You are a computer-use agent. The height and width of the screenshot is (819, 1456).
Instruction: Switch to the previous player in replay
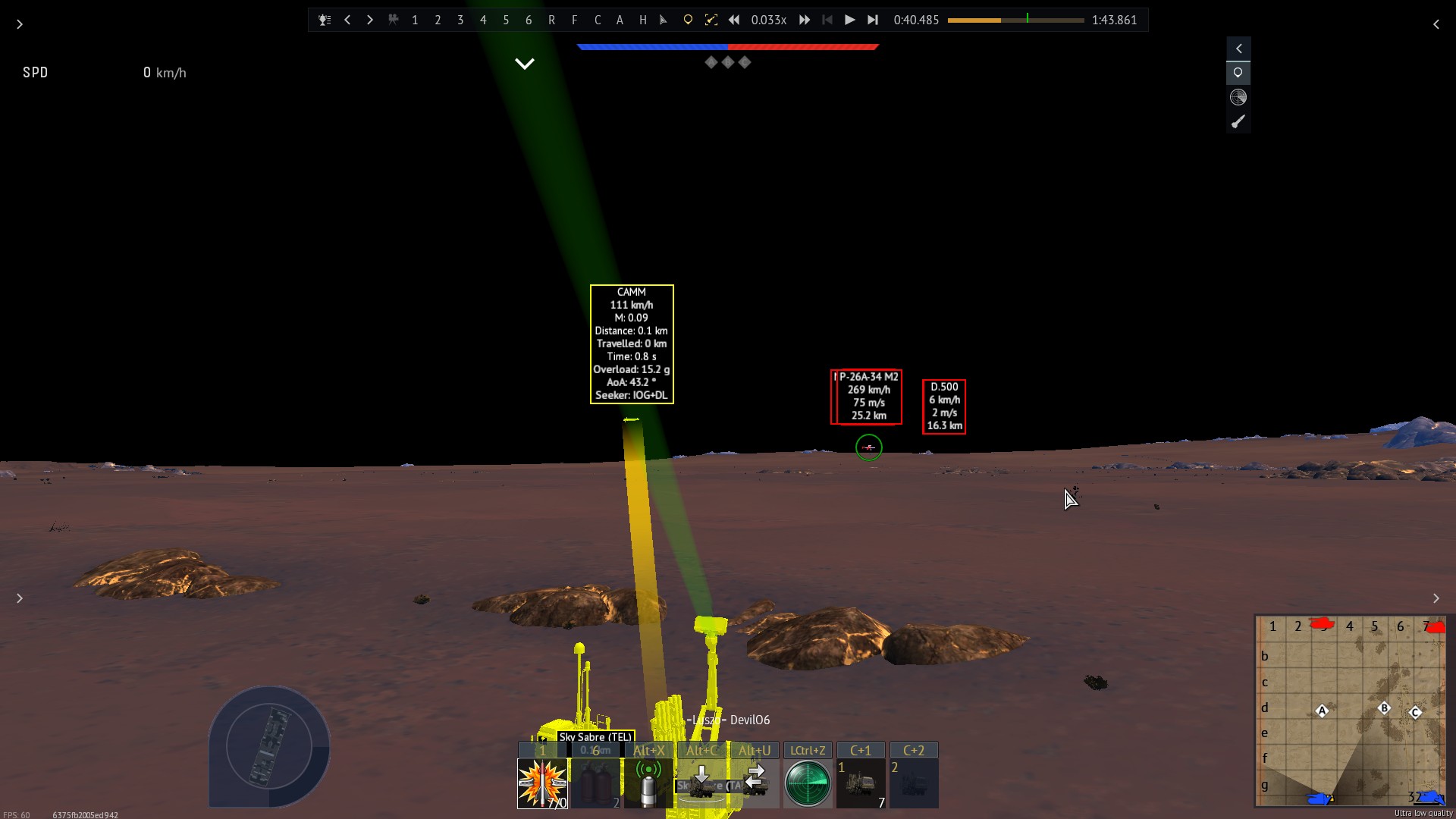coord(347,20)
